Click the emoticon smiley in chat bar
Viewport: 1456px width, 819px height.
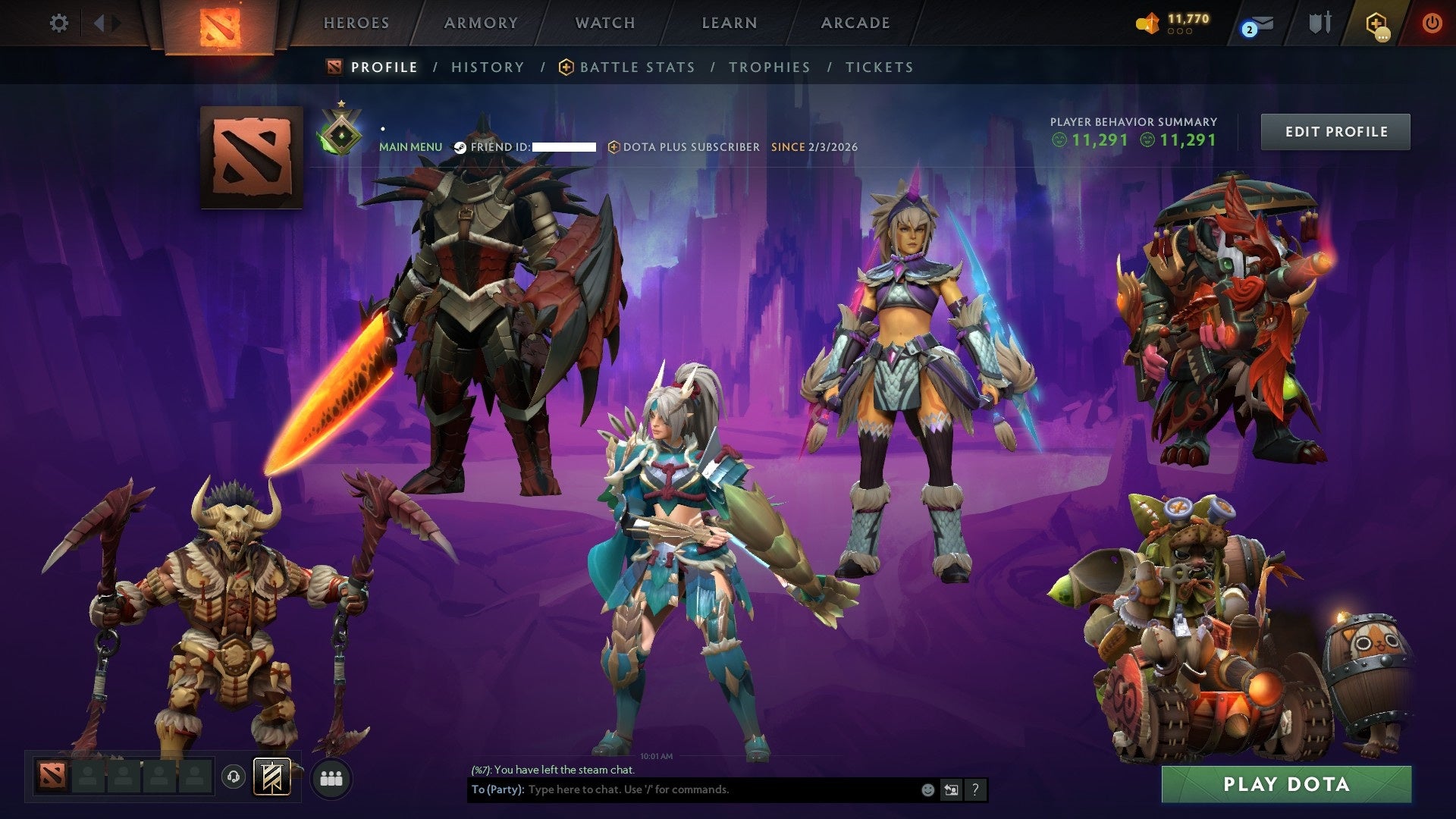coord(927,790)
